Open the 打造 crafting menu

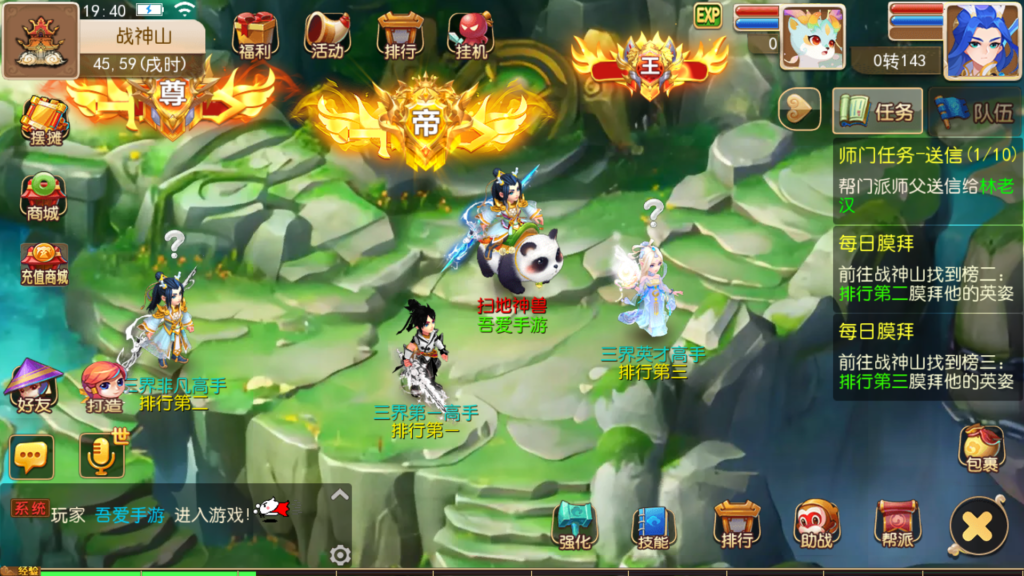104,387
